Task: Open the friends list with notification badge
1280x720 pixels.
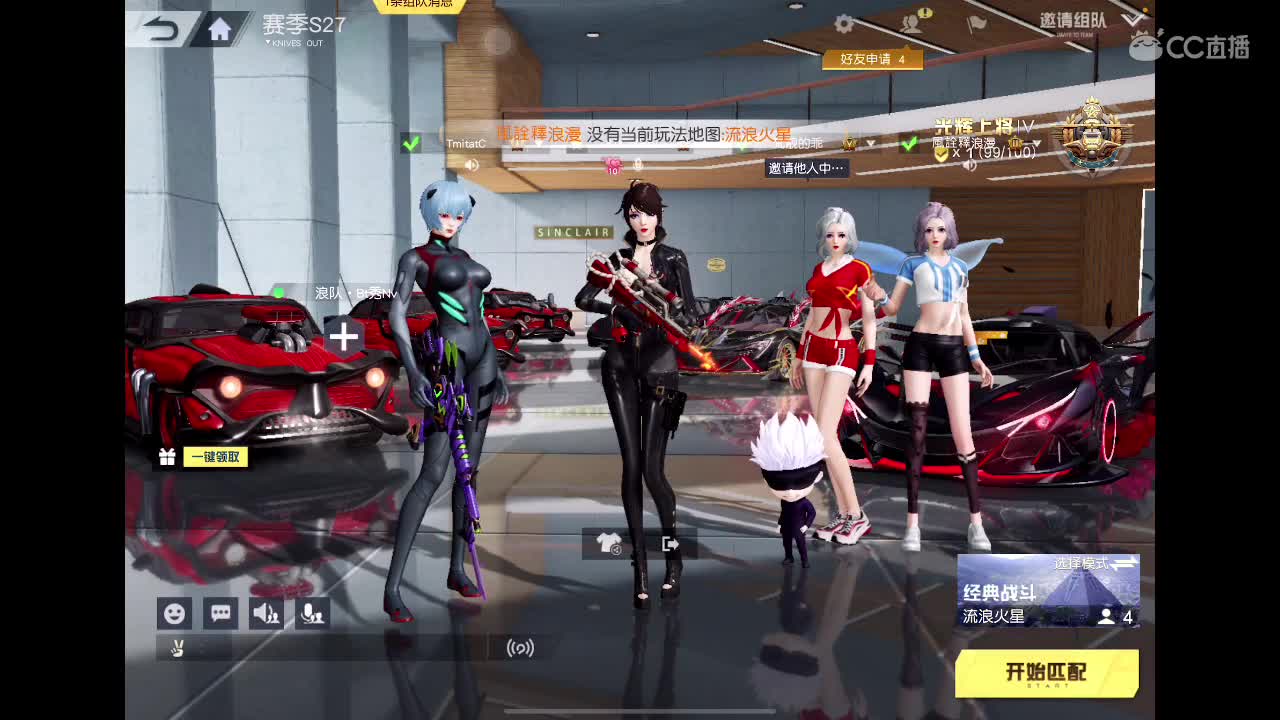Action: click(910, 22)
